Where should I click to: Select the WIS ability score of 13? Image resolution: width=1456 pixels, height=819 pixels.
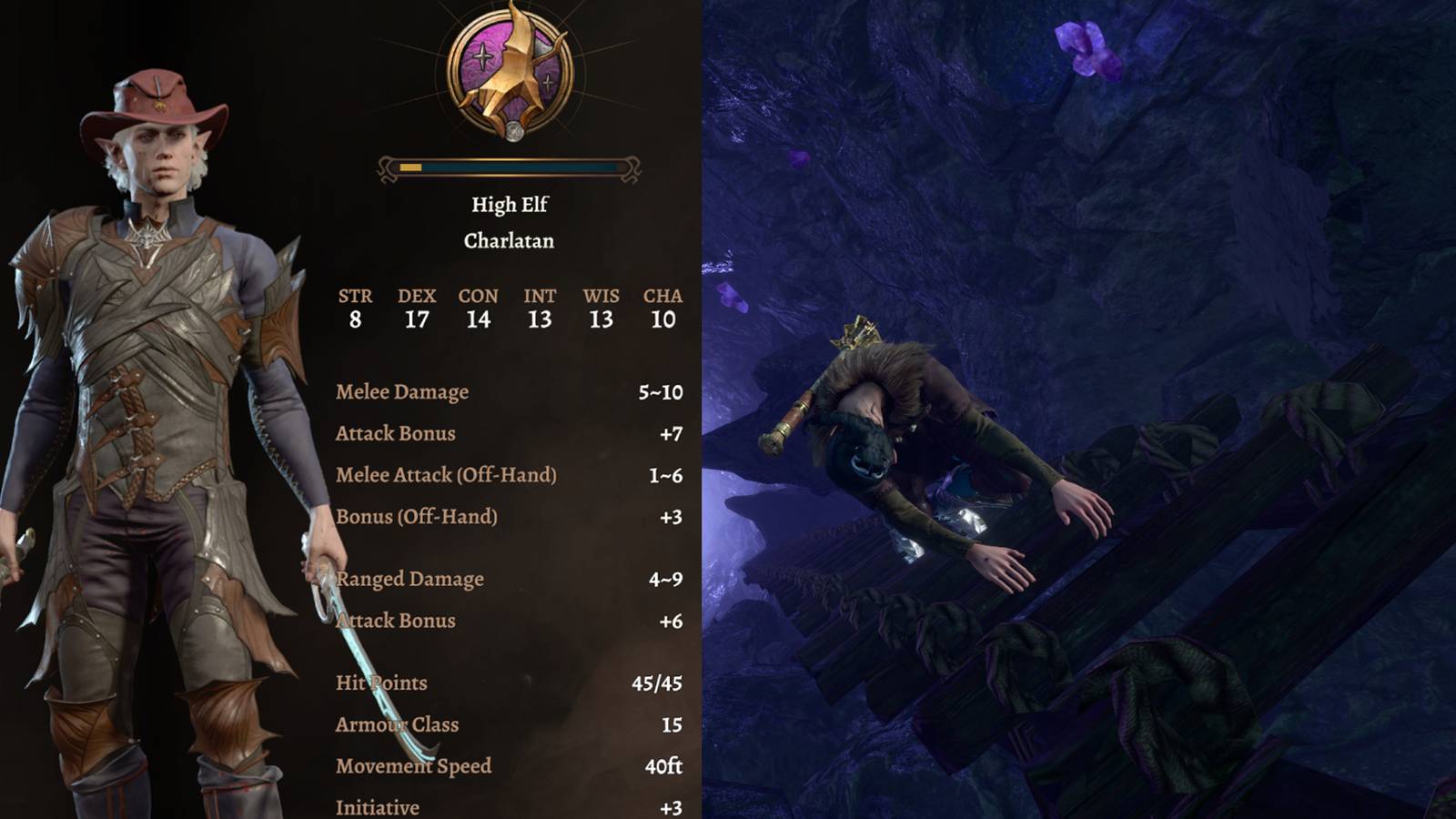pos(600,319)
